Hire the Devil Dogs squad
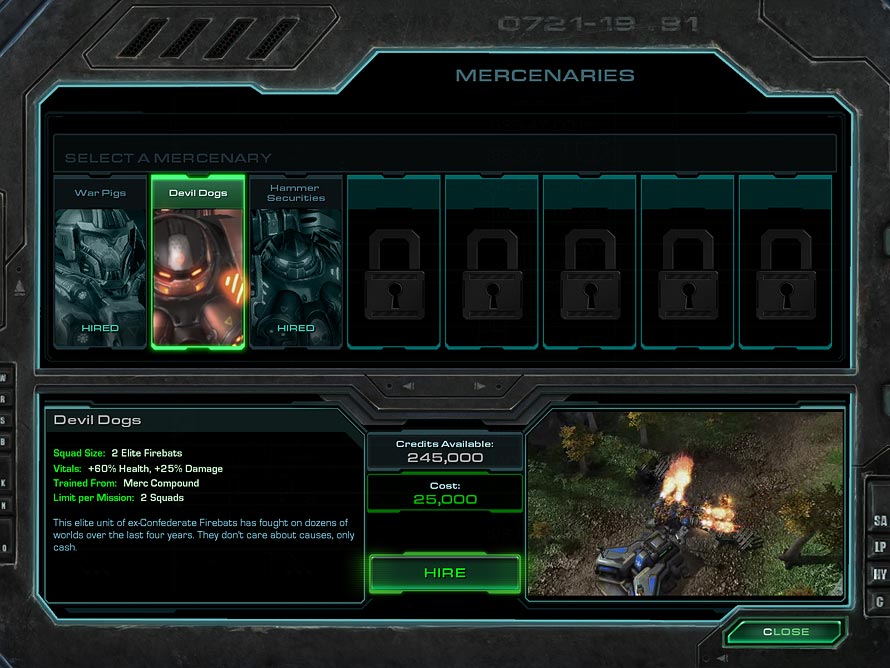 (x=445, y=574)
